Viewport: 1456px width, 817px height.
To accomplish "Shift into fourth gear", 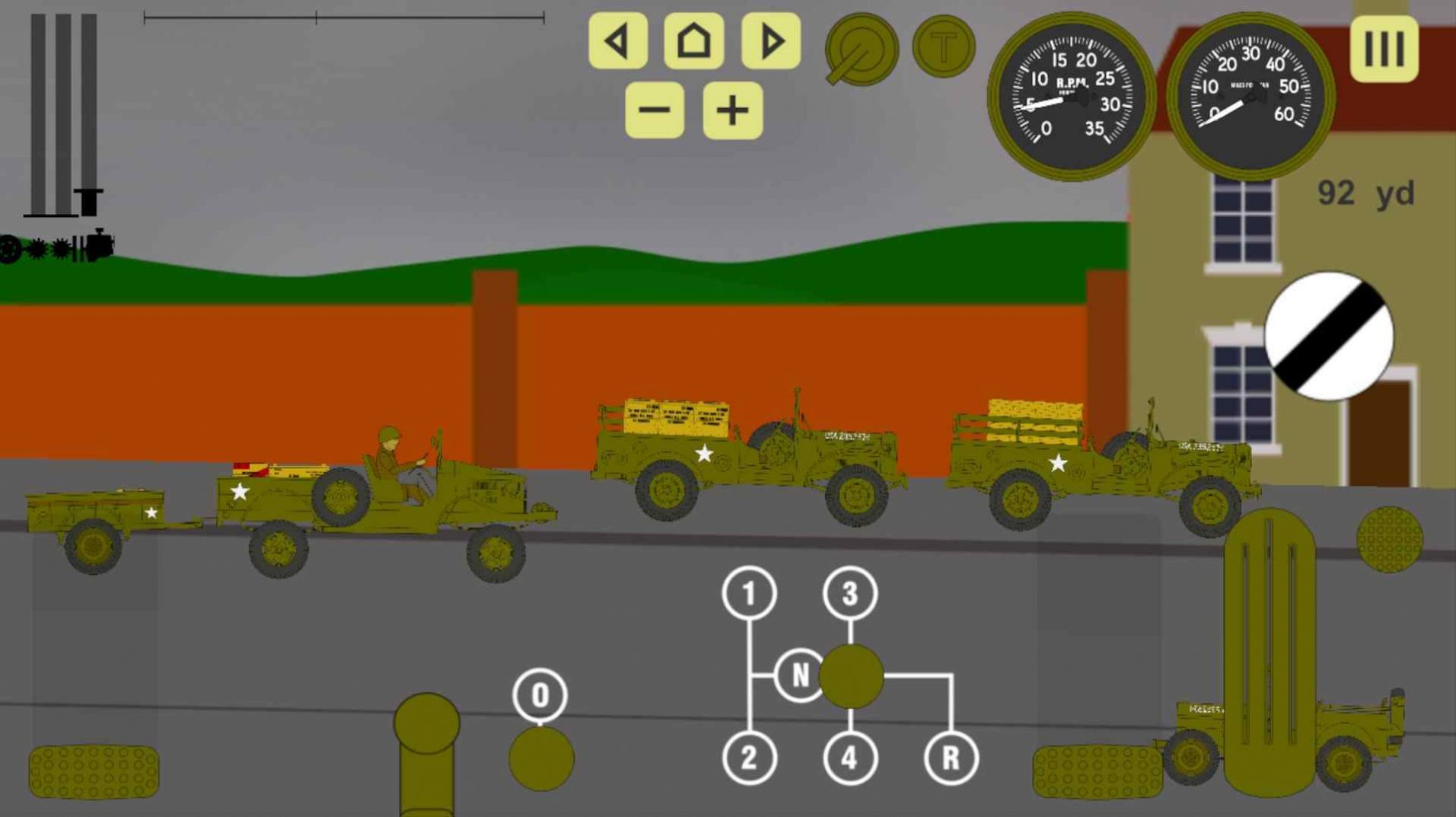I will (x=849, y=758).
